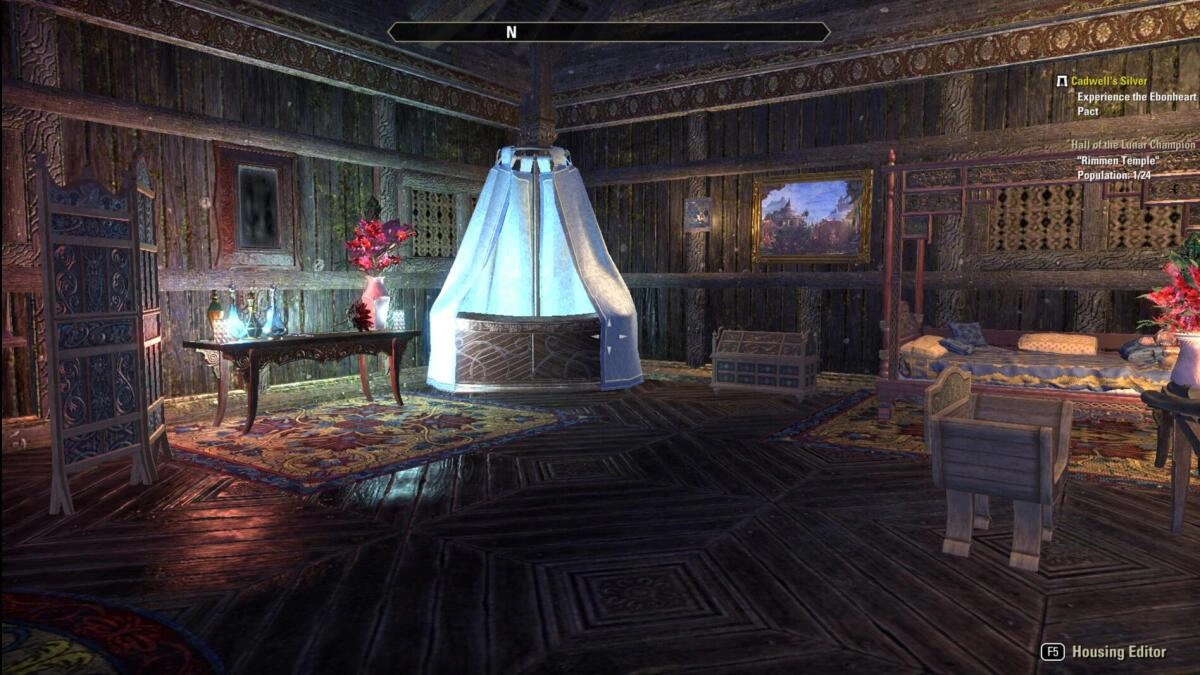Click the Hall of the Lunar Champion label
Image resolution: width=1200 pixels, height=675 pixels.
1132,145
